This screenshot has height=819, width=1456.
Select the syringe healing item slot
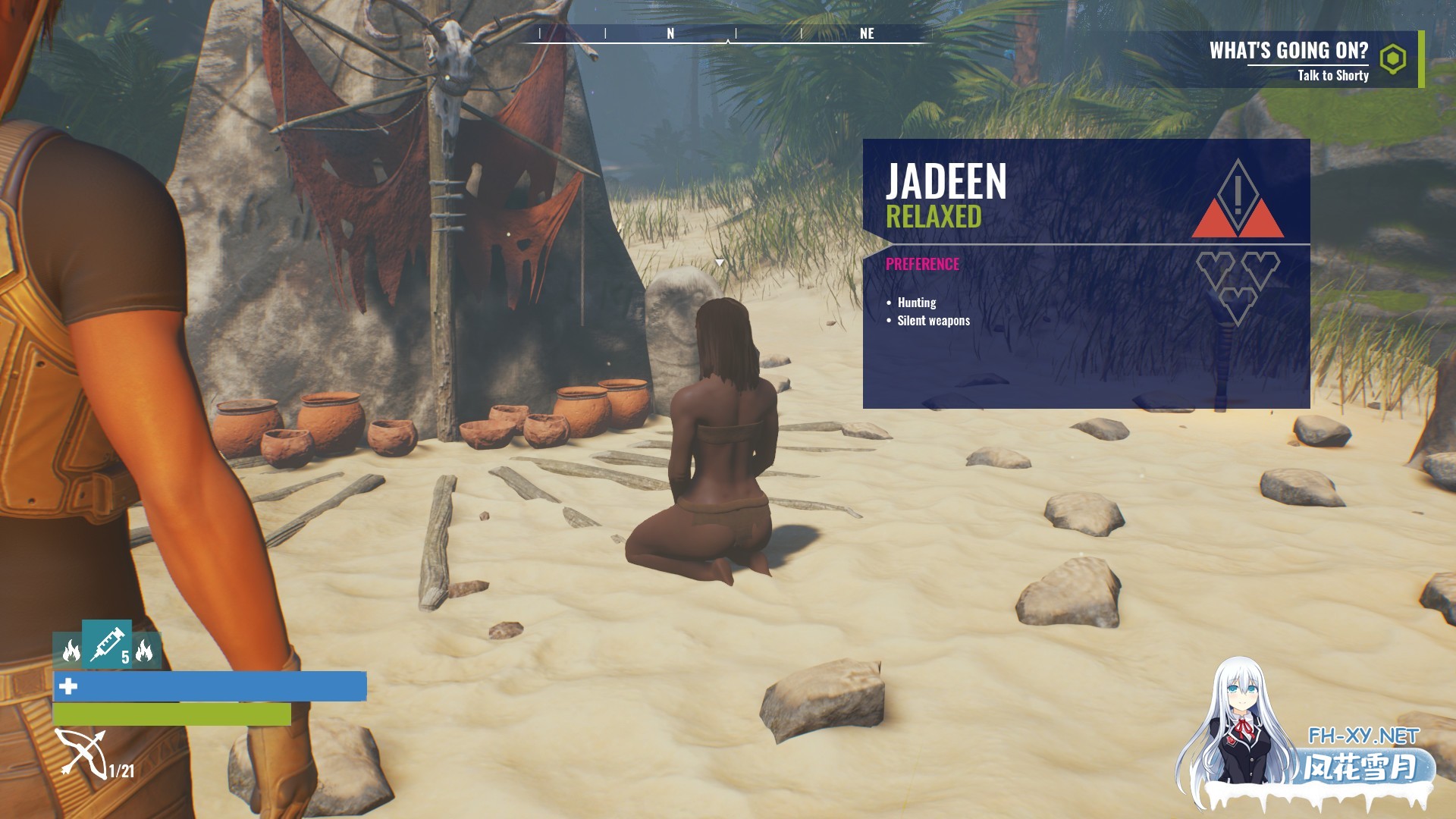107,644
